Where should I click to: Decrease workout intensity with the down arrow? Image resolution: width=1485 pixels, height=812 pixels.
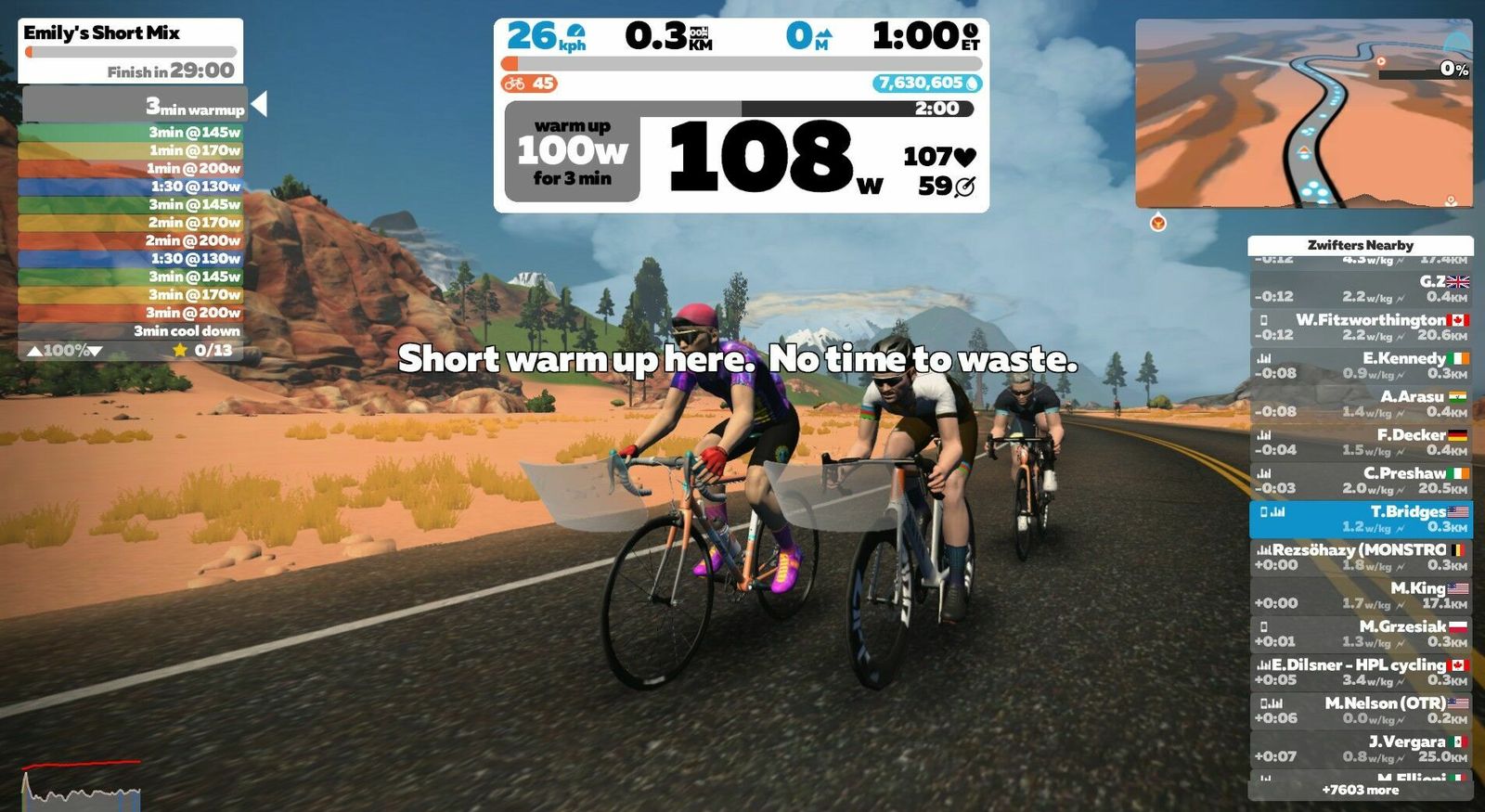96,351
